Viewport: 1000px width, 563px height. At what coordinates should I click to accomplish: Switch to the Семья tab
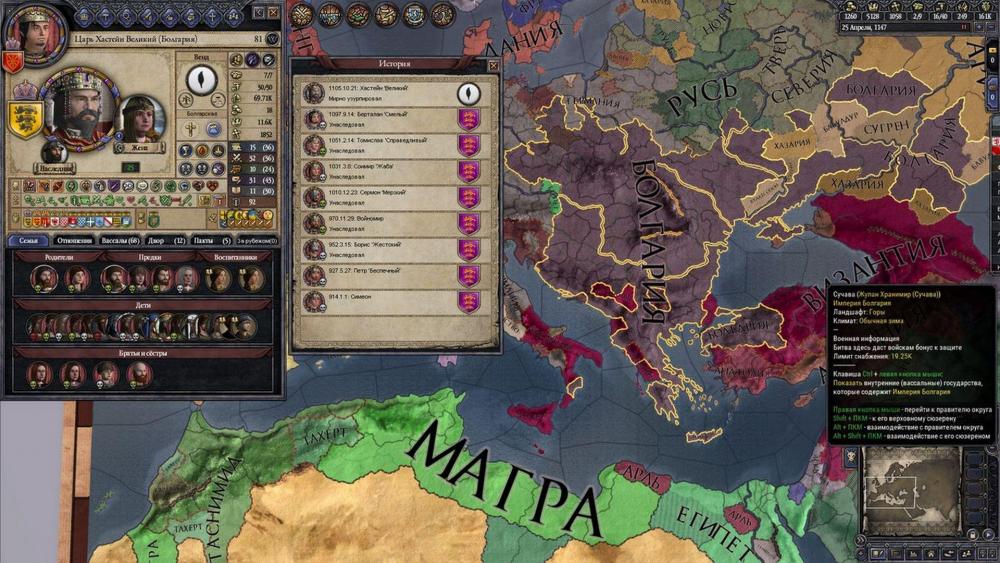click(27, 241)
